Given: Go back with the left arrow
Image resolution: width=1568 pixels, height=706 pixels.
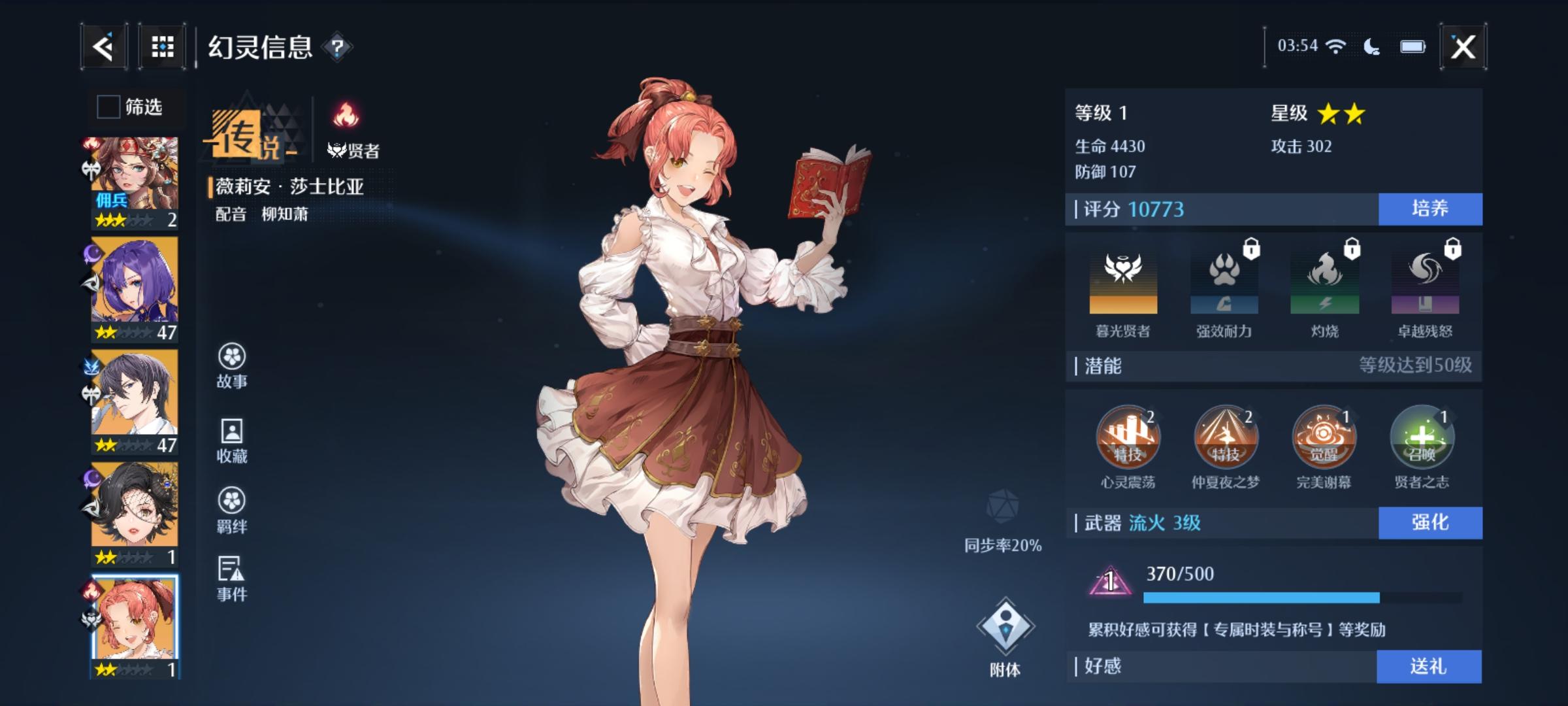Looking at the screenshot, I should point(105,47).
